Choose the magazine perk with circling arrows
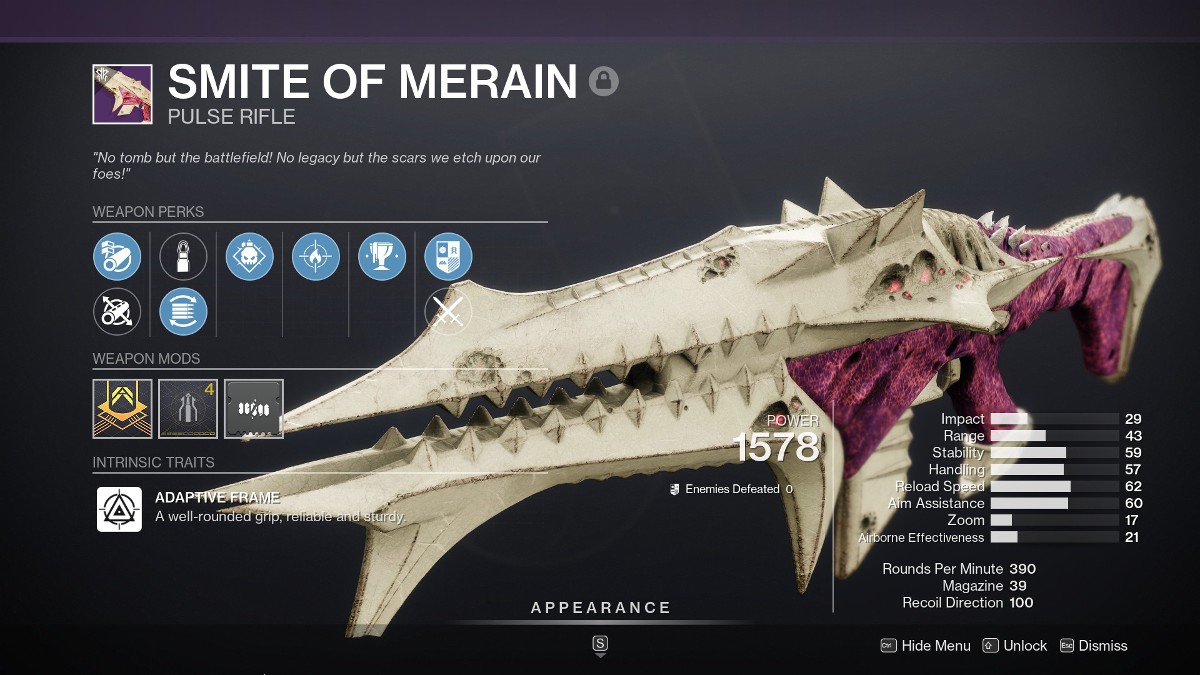Screen dimensions: 1200x675 click(x=183, y=311)
